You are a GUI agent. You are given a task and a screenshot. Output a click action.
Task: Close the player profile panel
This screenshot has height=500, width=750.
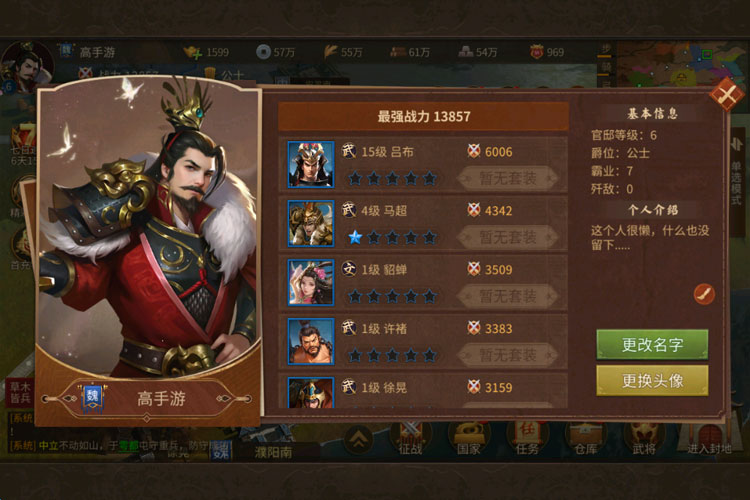tap(723, 94)
